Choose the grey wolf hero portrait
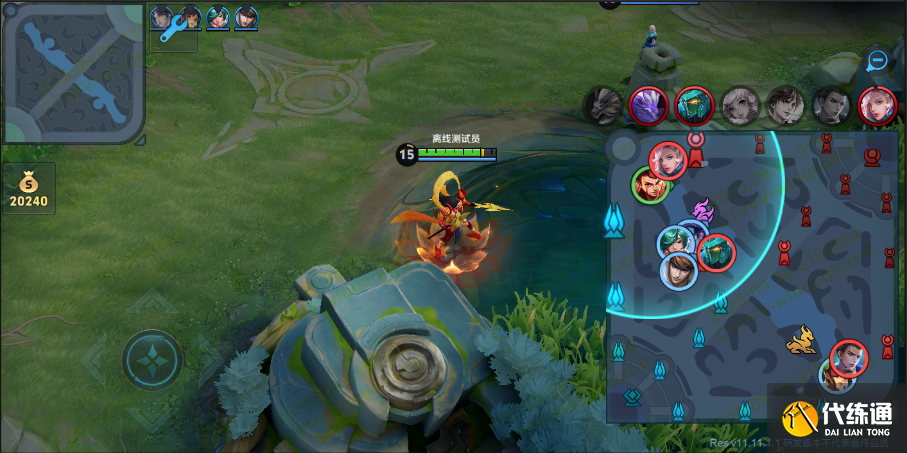Viewport: 907px width, 453px height. coord(603,104)
